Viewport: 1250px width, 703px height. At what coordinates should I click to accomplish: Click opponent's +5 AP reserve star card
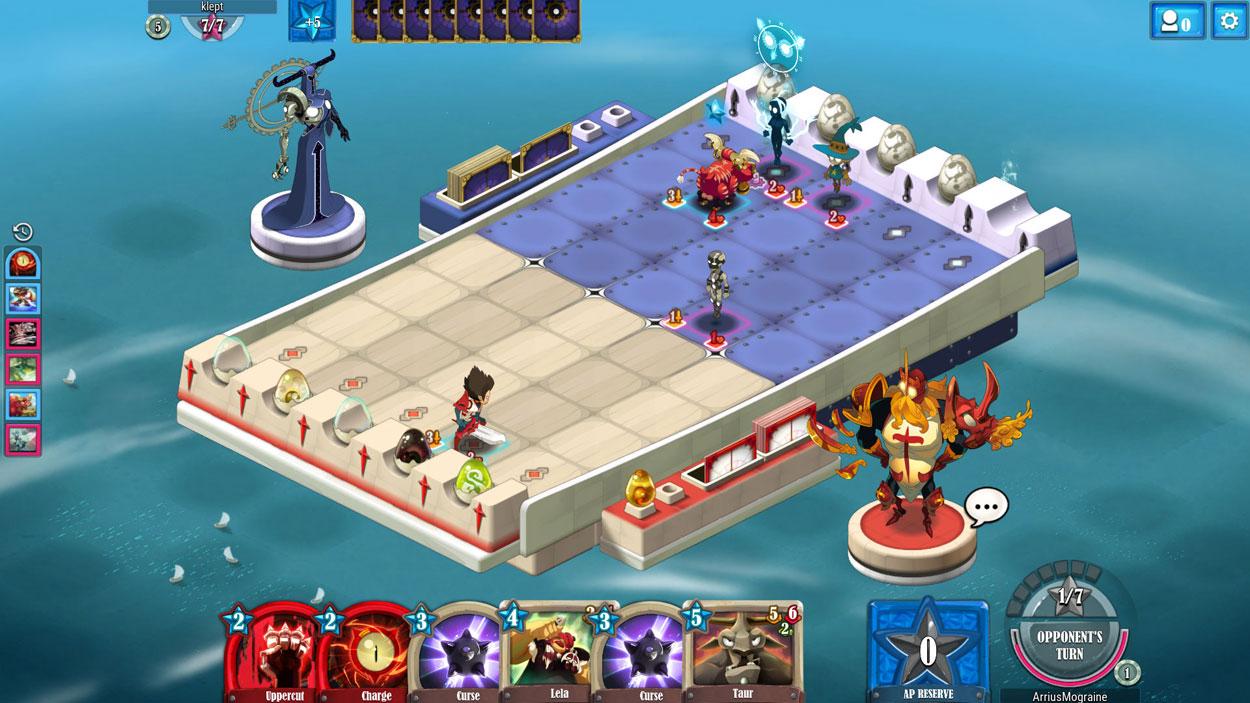tap(312, 21)
